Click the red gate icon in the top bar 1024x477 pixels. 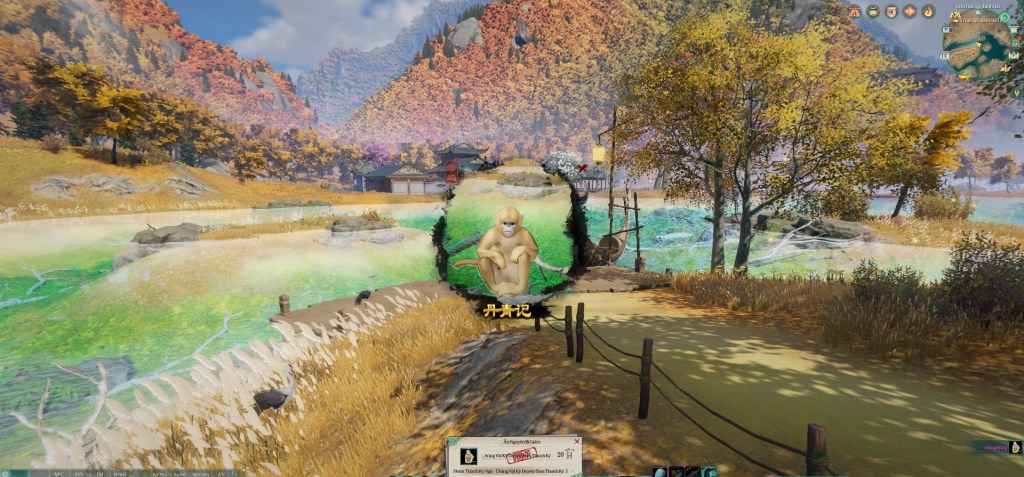(x=855, y=11)
